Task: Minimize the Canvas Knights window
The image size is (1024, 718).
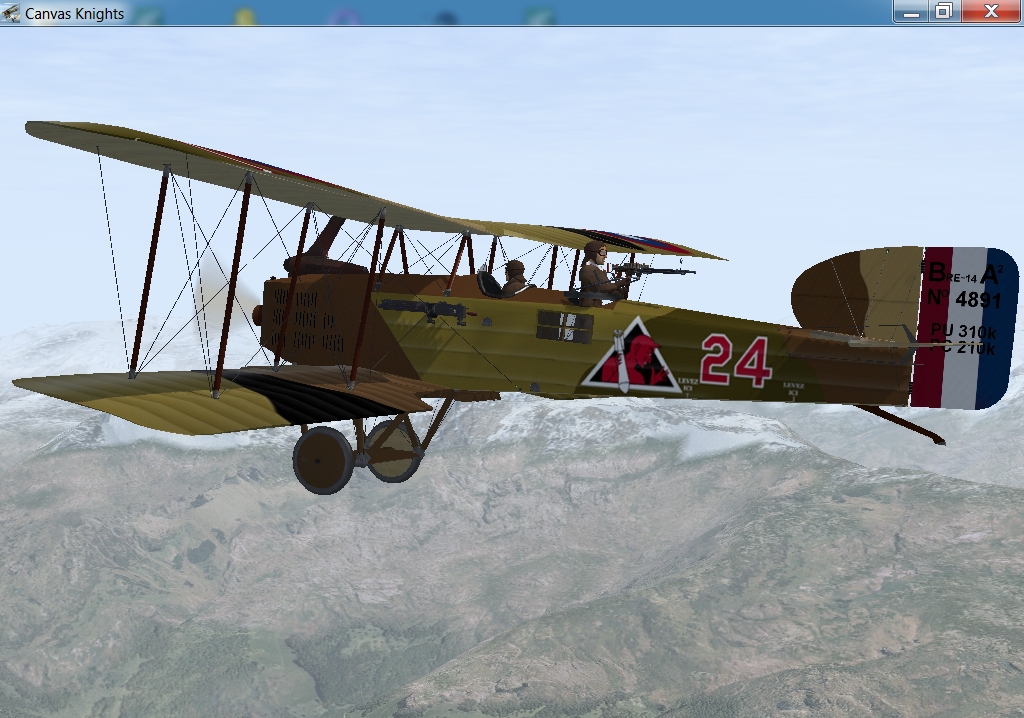Action: coord(910,11)
